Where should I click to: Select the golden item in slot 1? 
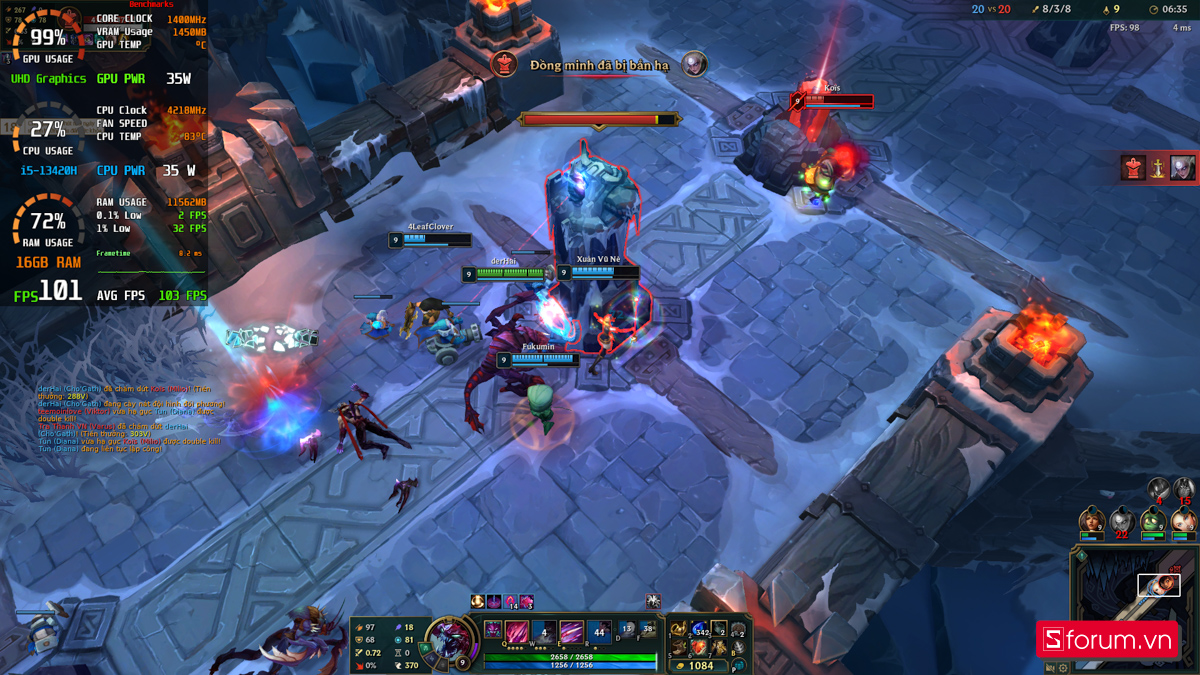680,630
